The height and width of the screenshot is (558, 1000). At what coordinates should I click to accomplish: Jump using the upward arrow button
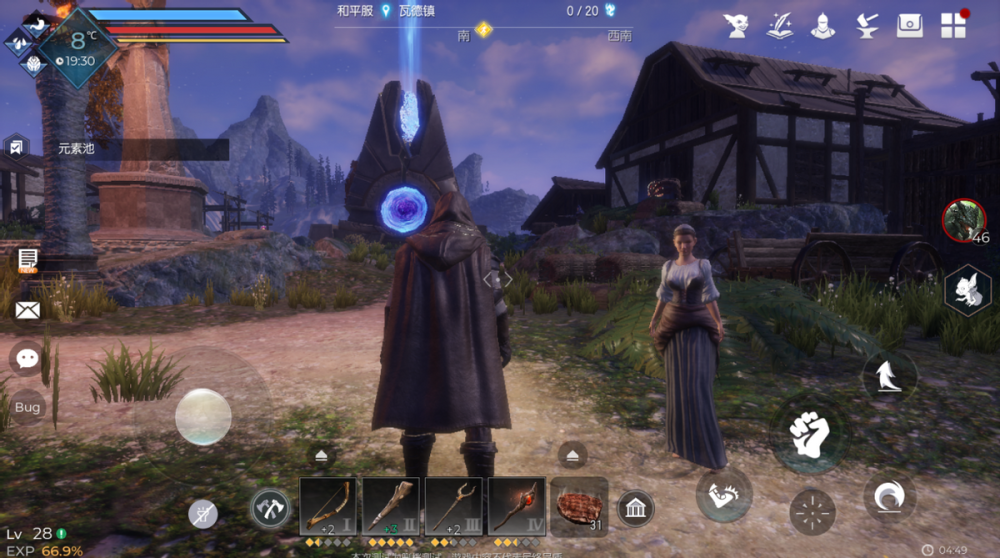pos(889,376)
